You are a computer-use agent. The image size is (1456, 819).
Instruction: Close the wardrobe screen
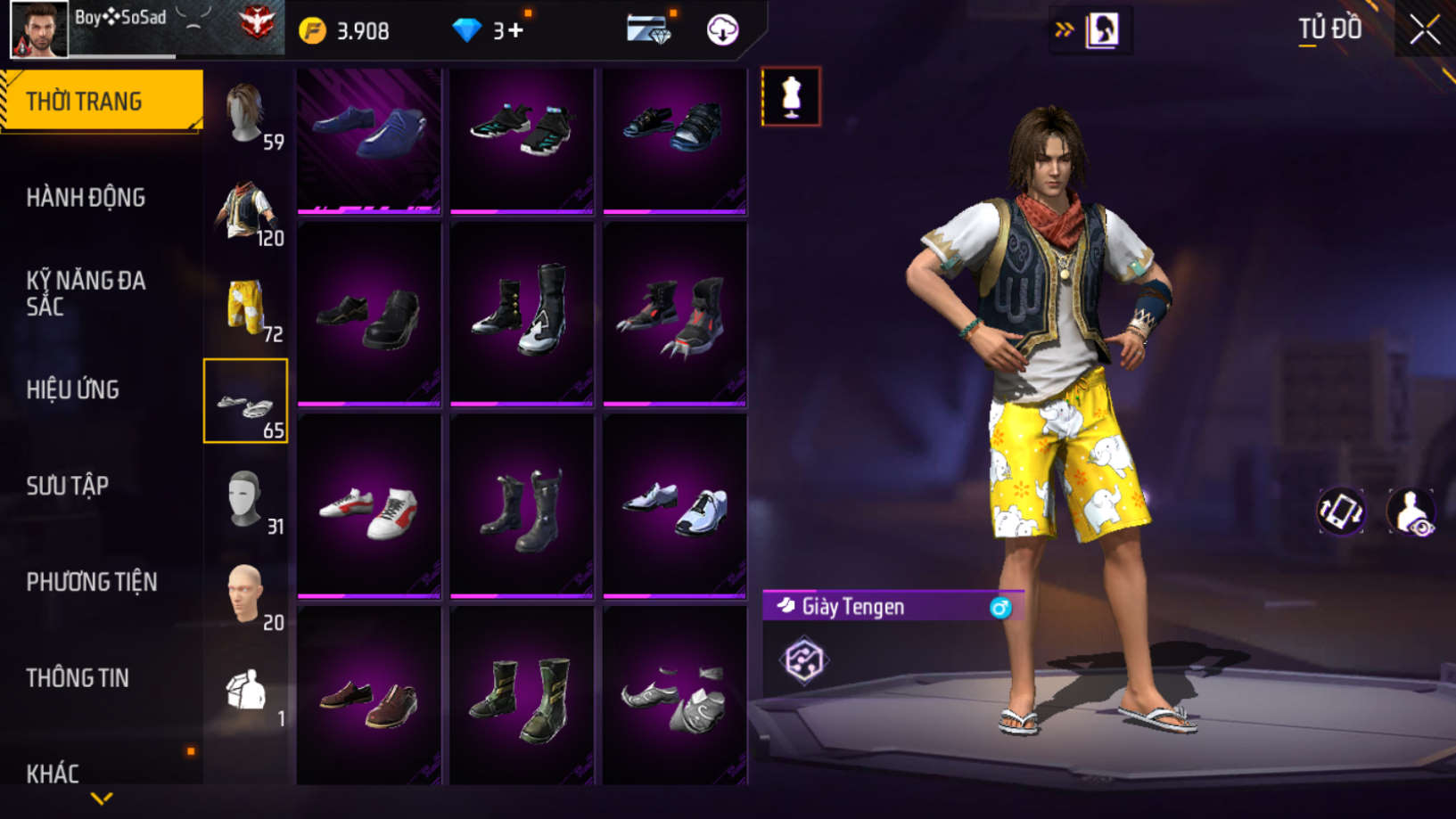tap(1424, 30)
